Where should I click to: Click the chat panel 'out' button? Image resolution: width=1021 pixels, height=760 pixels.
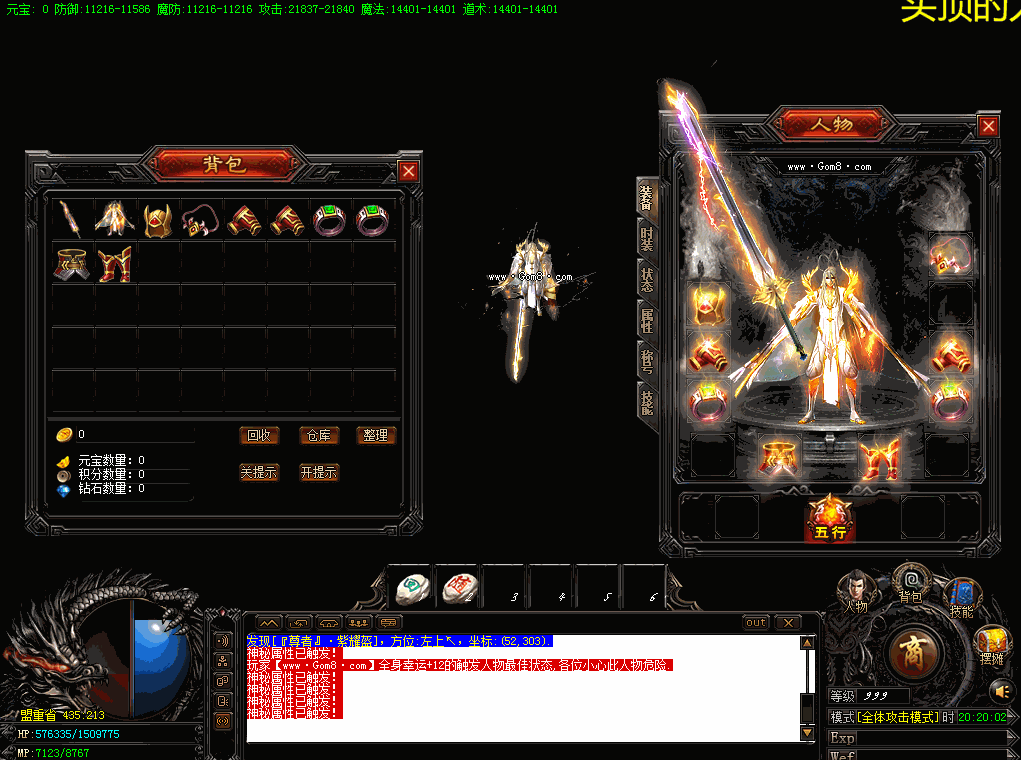click(x=756, y=622)
